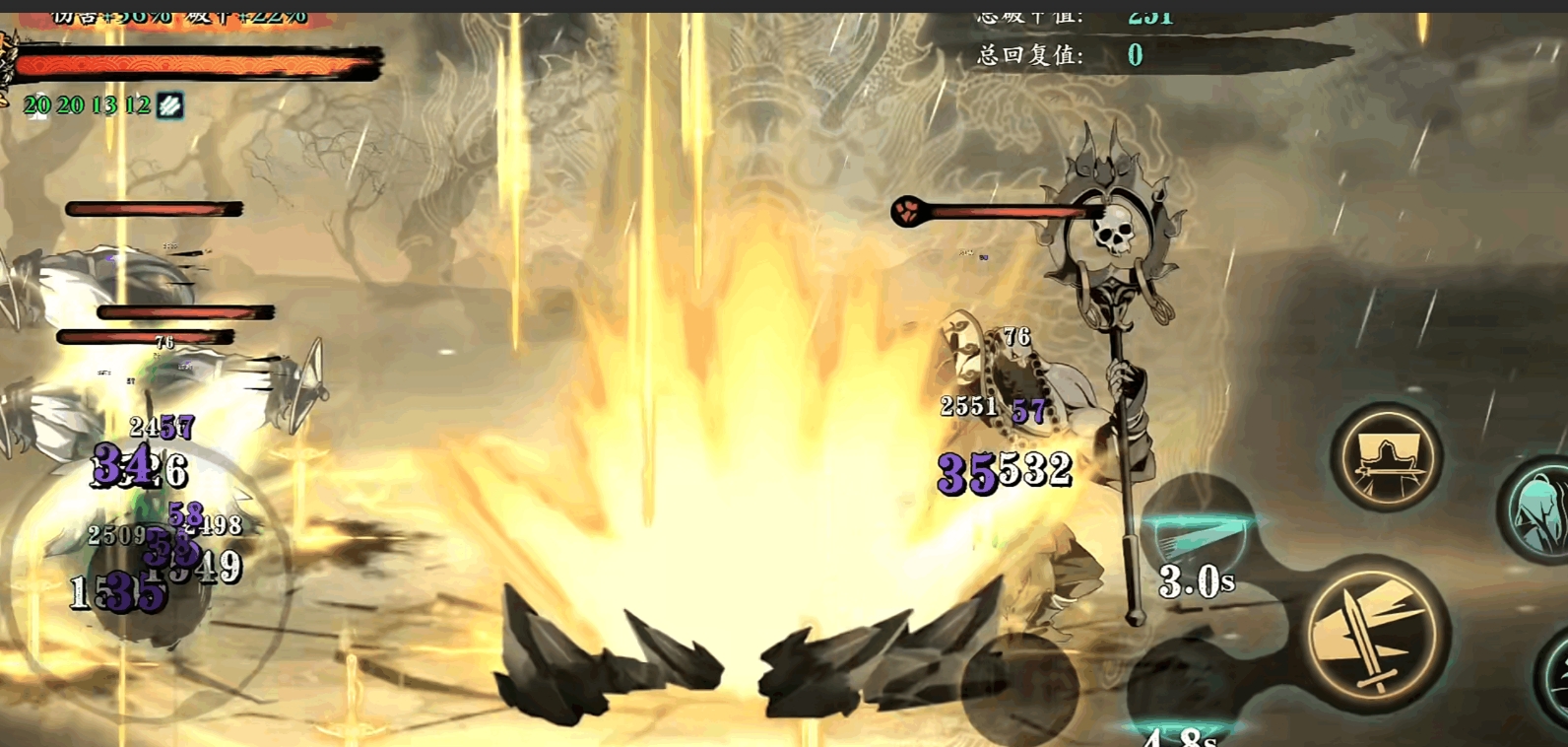Activate the sword slash attack button
The height and width of the screenshot is (747, 1568).
(x=1375, y=632)
